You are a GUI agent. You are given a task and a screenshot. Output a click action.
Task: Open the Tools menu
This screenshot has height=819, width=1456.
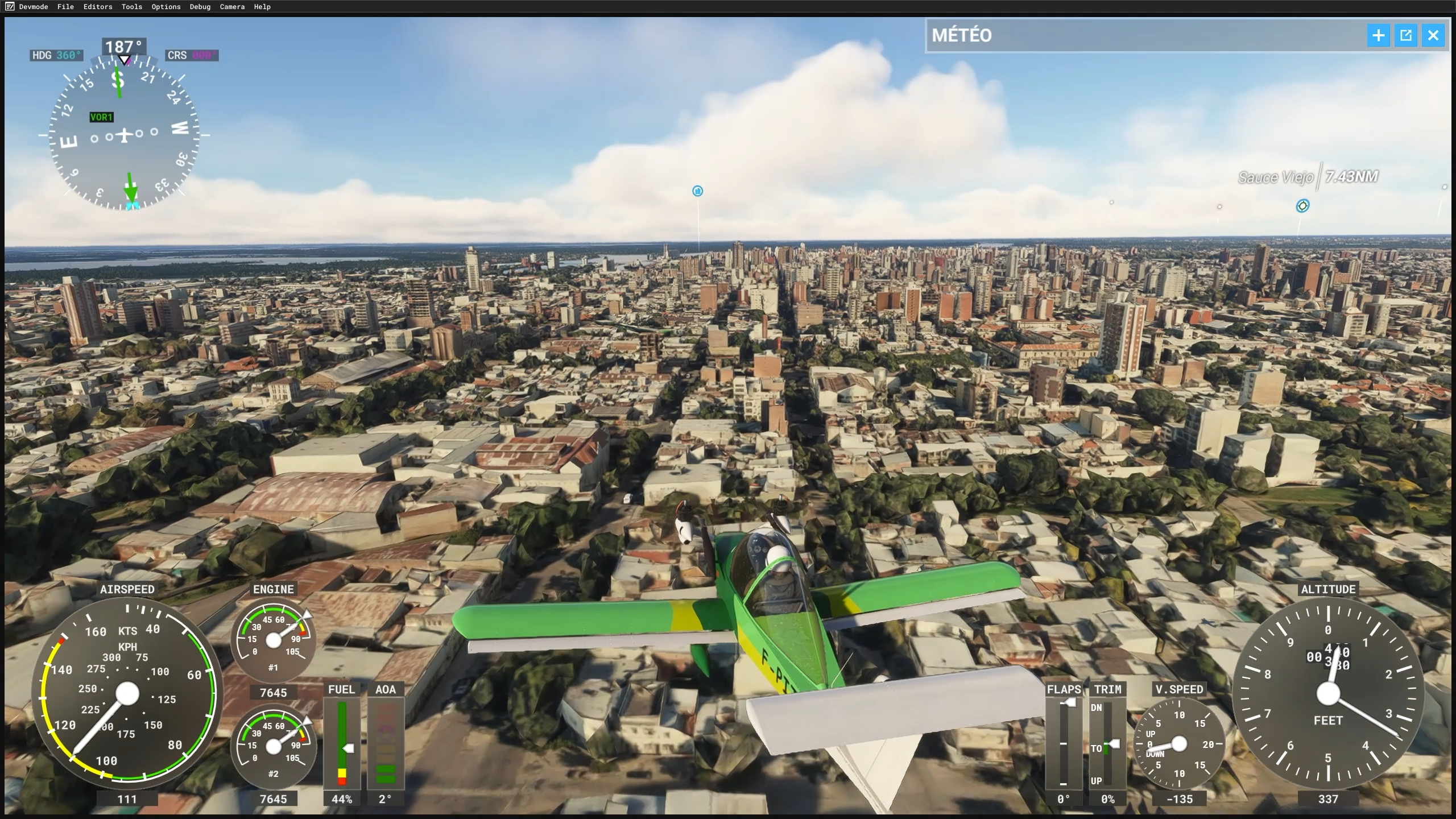(x=131, y=7)
